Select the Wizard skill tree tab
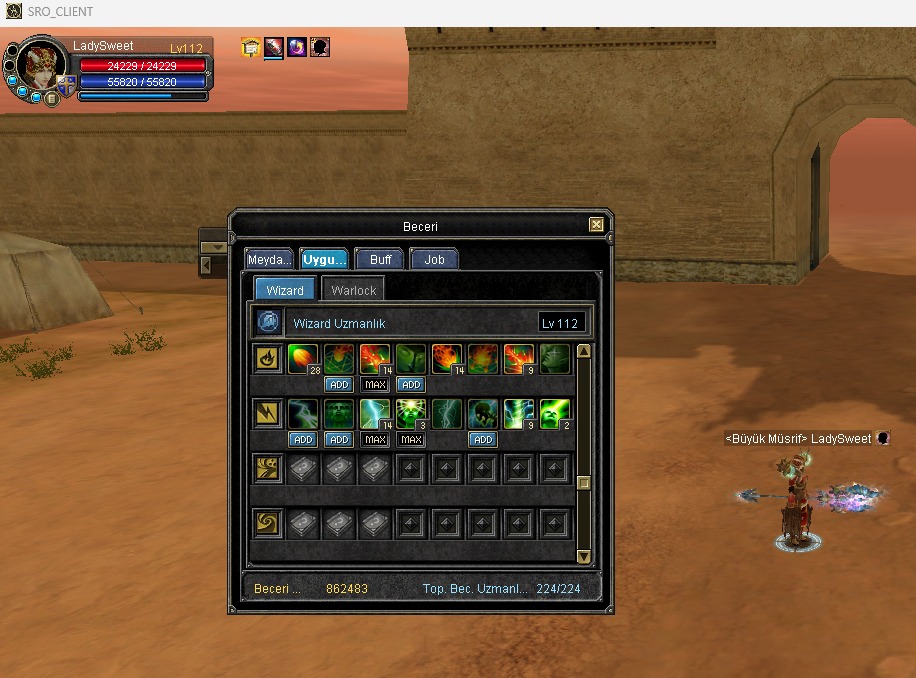 [285, 291]
